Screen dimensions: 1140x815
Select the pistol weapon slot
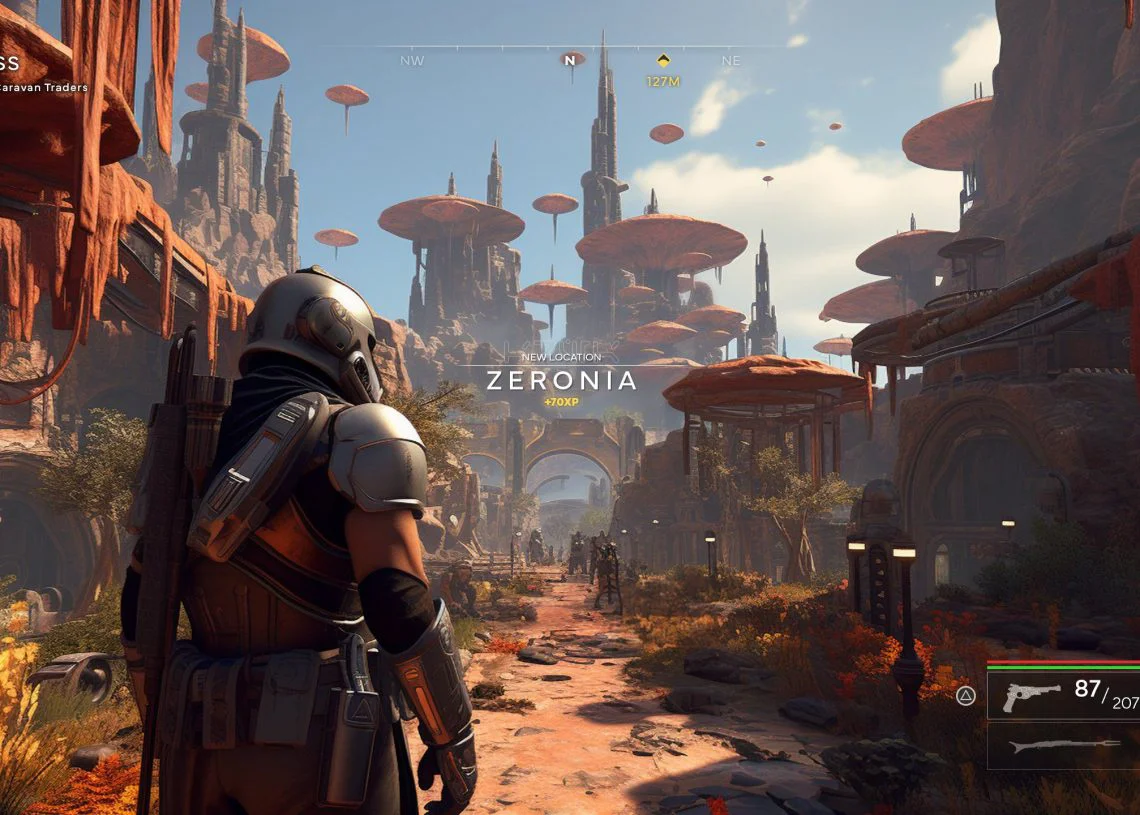click(x=1063, y=694)
